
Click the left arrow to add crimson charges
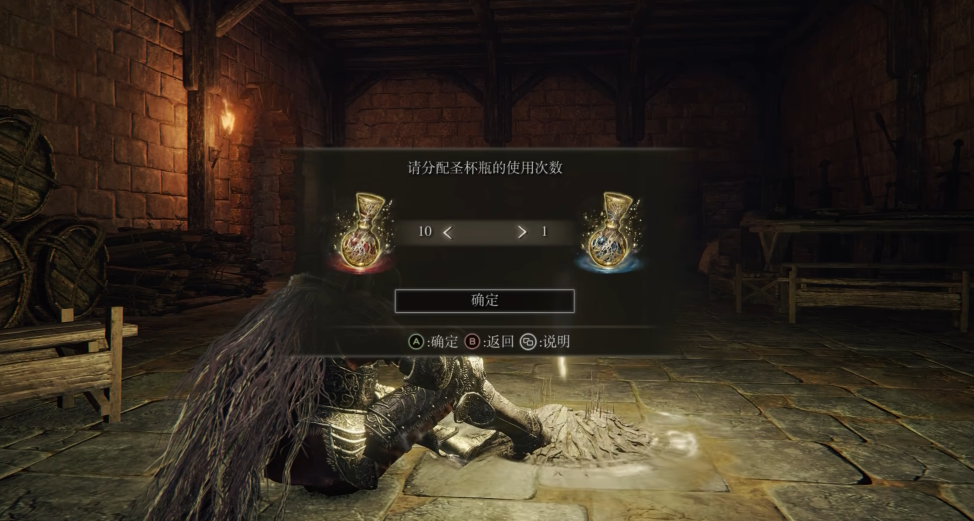click(x=448, y=232)
